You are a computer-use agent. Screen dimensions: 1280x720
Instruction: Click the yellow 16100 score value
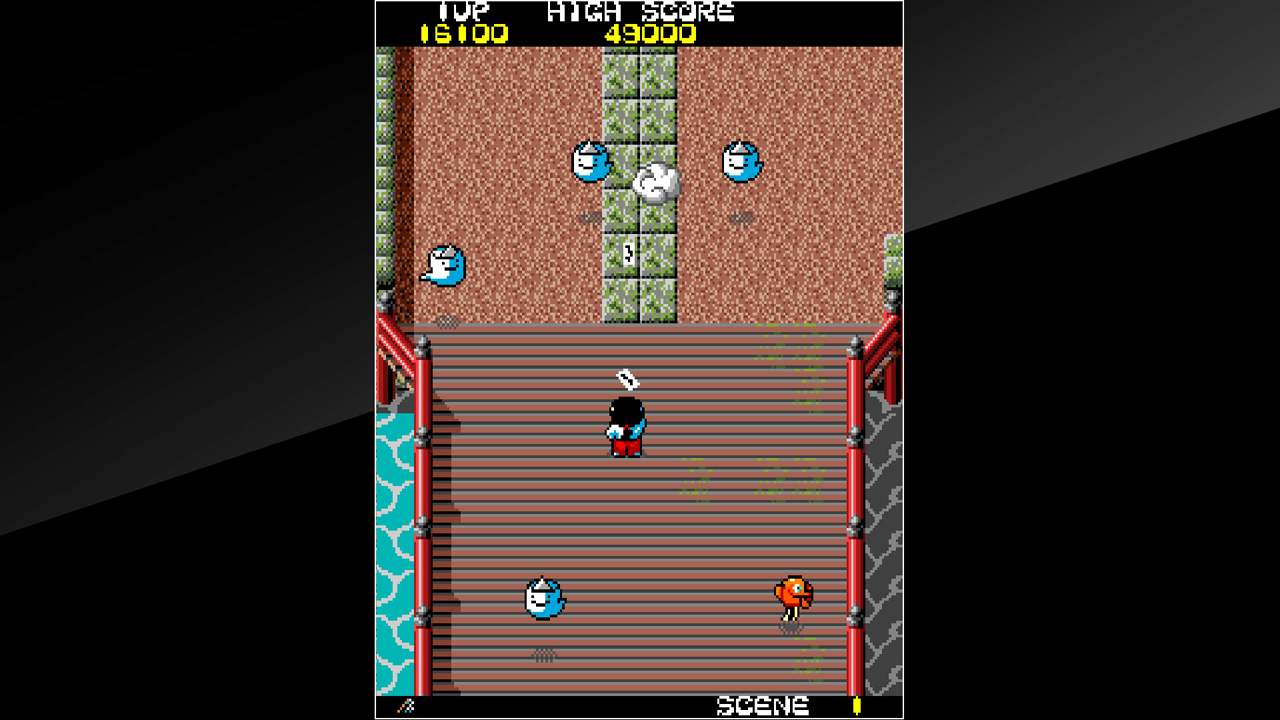466,32
